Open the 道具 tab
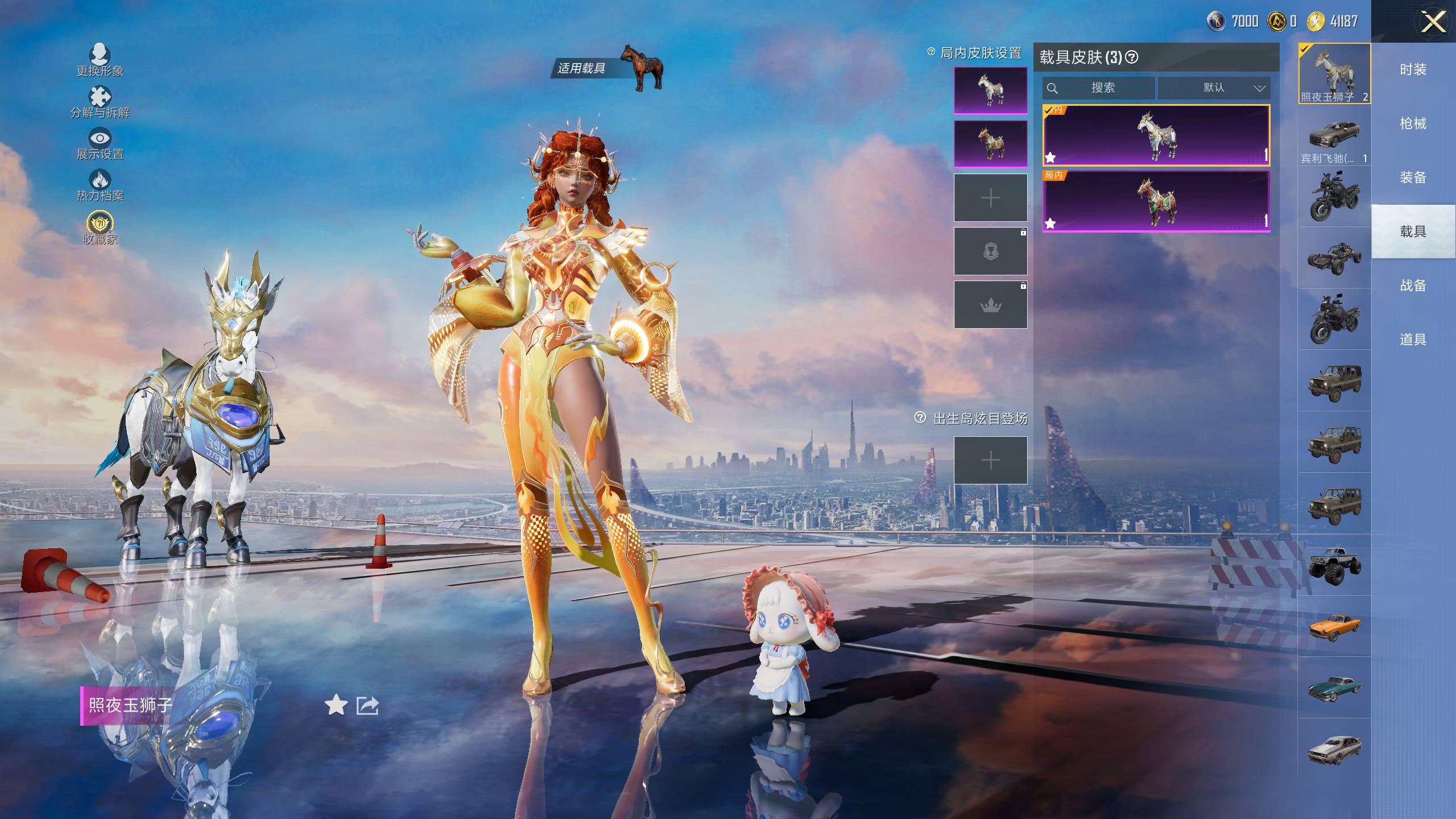The width and height of the screenshot is (1456, 819). coord(1413,340)
